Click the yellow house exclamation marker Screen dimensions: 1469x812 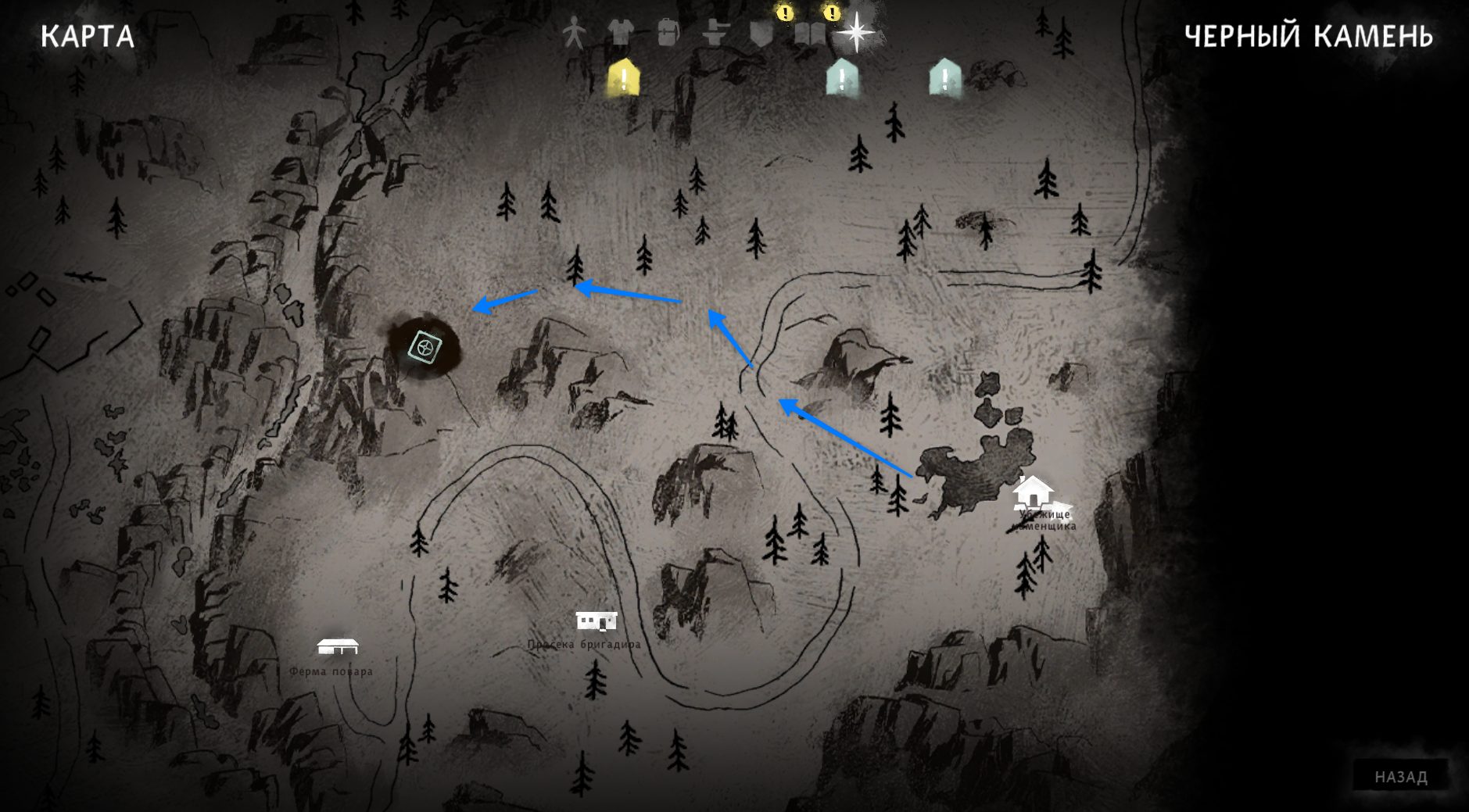(624, 78)
